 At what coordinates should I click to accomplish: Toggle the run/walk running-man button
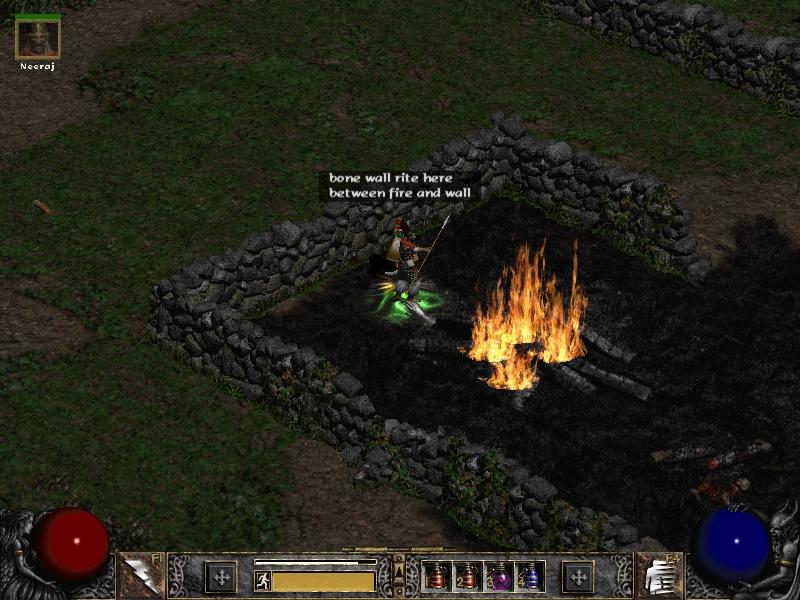pyautogui.click(x=263, y=580)
